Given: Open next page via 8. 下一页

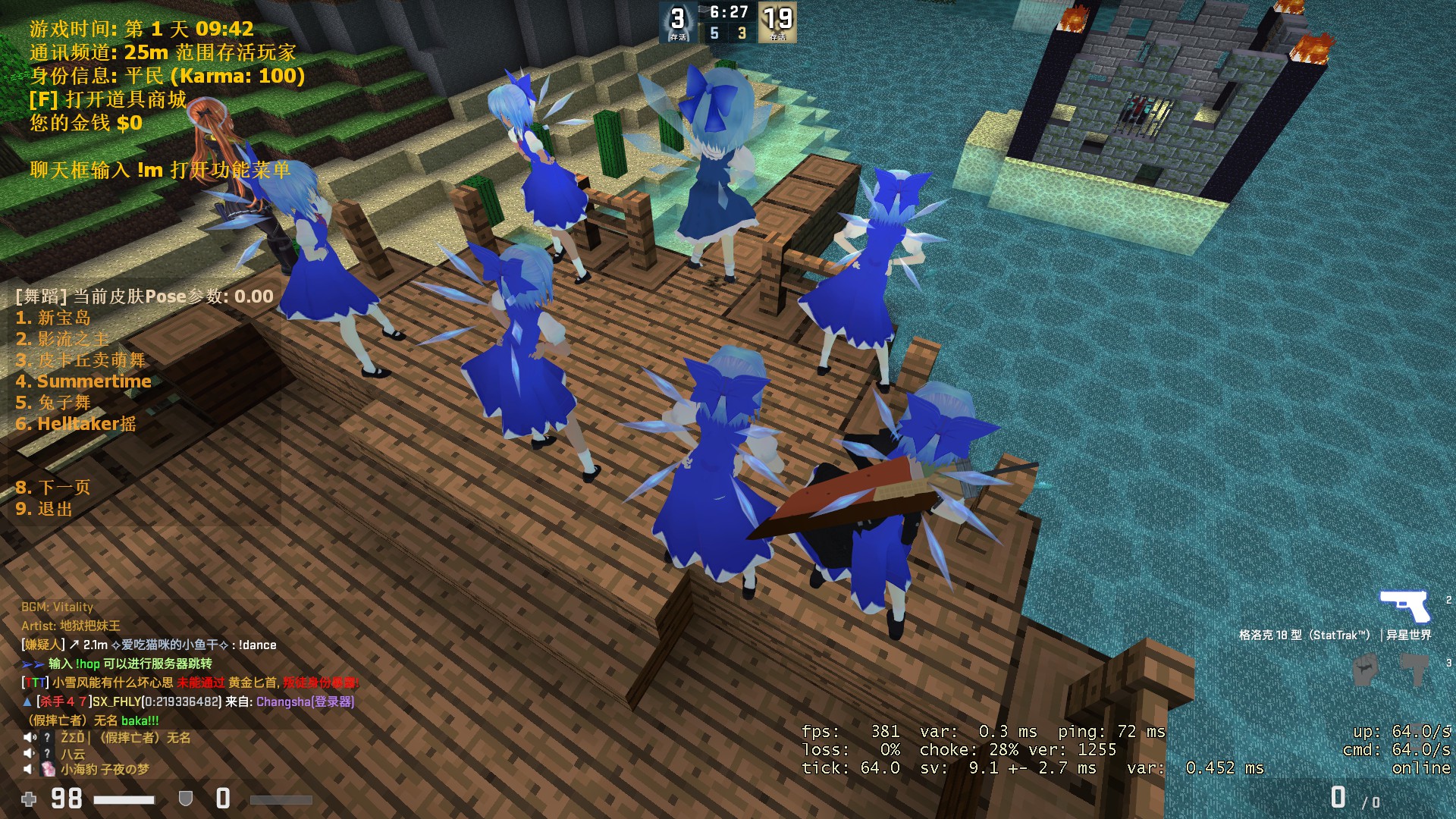Looking at the screenshot, I should pyautogui.click(x=53, y=488).
